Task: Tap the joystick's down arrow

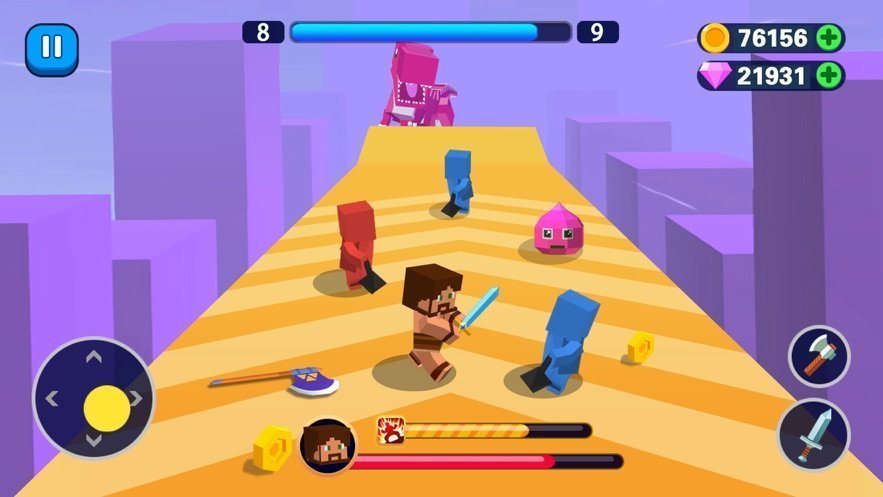Action: point(93,441)
